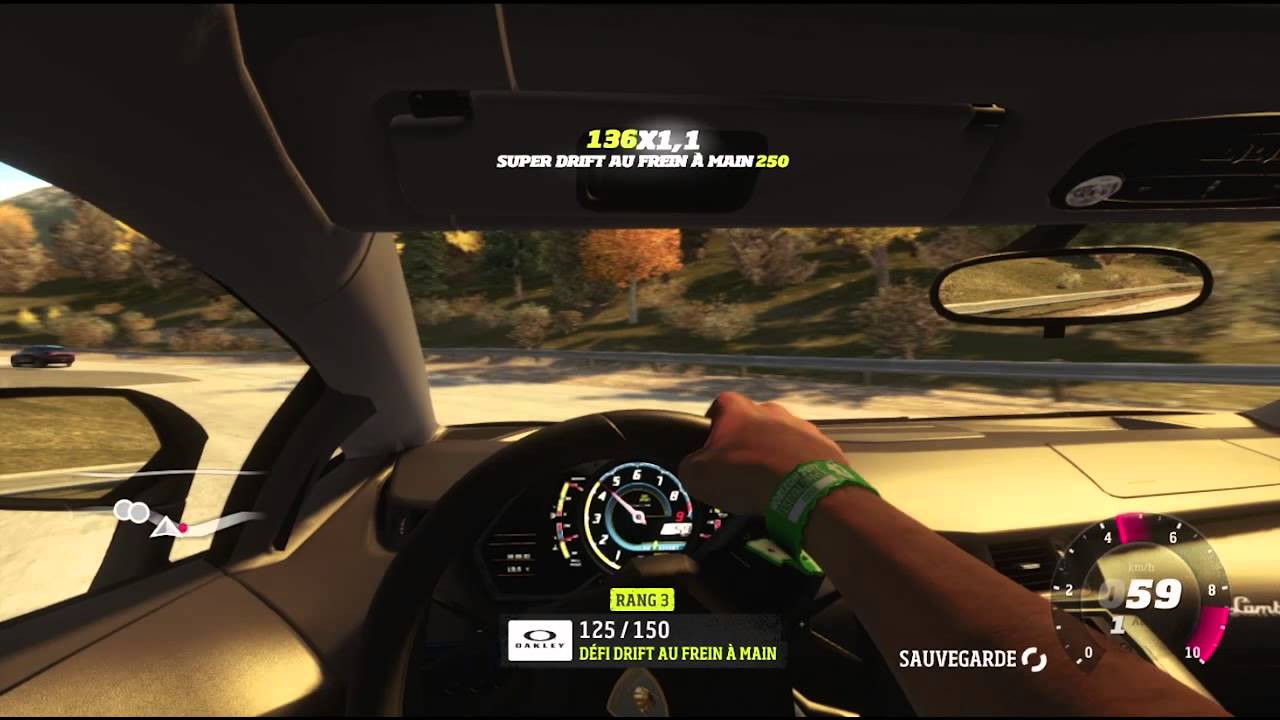Screen dimensions: 1280x720
Task: Click the RANG 3 rank badge
Action: point(641,600)
